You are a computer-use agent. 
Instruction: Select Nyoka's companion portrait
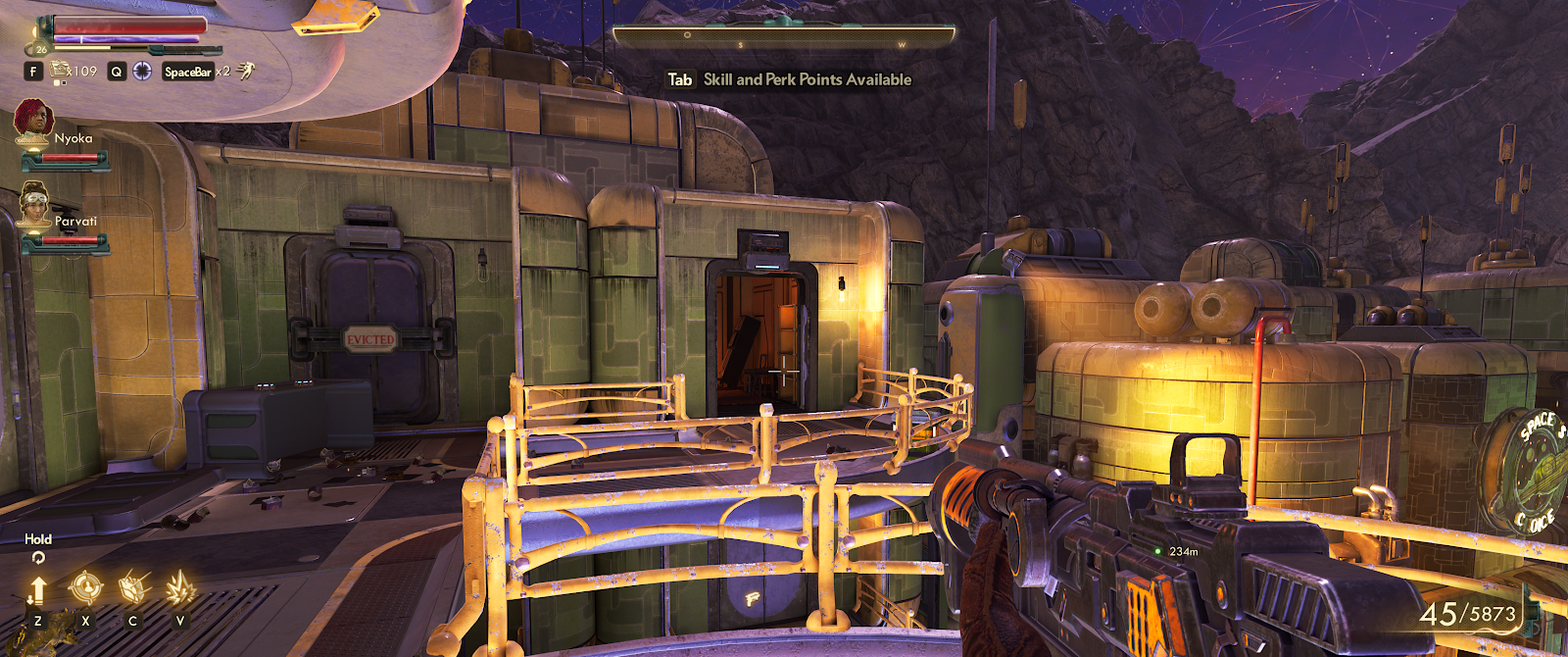tap(33, 122)
